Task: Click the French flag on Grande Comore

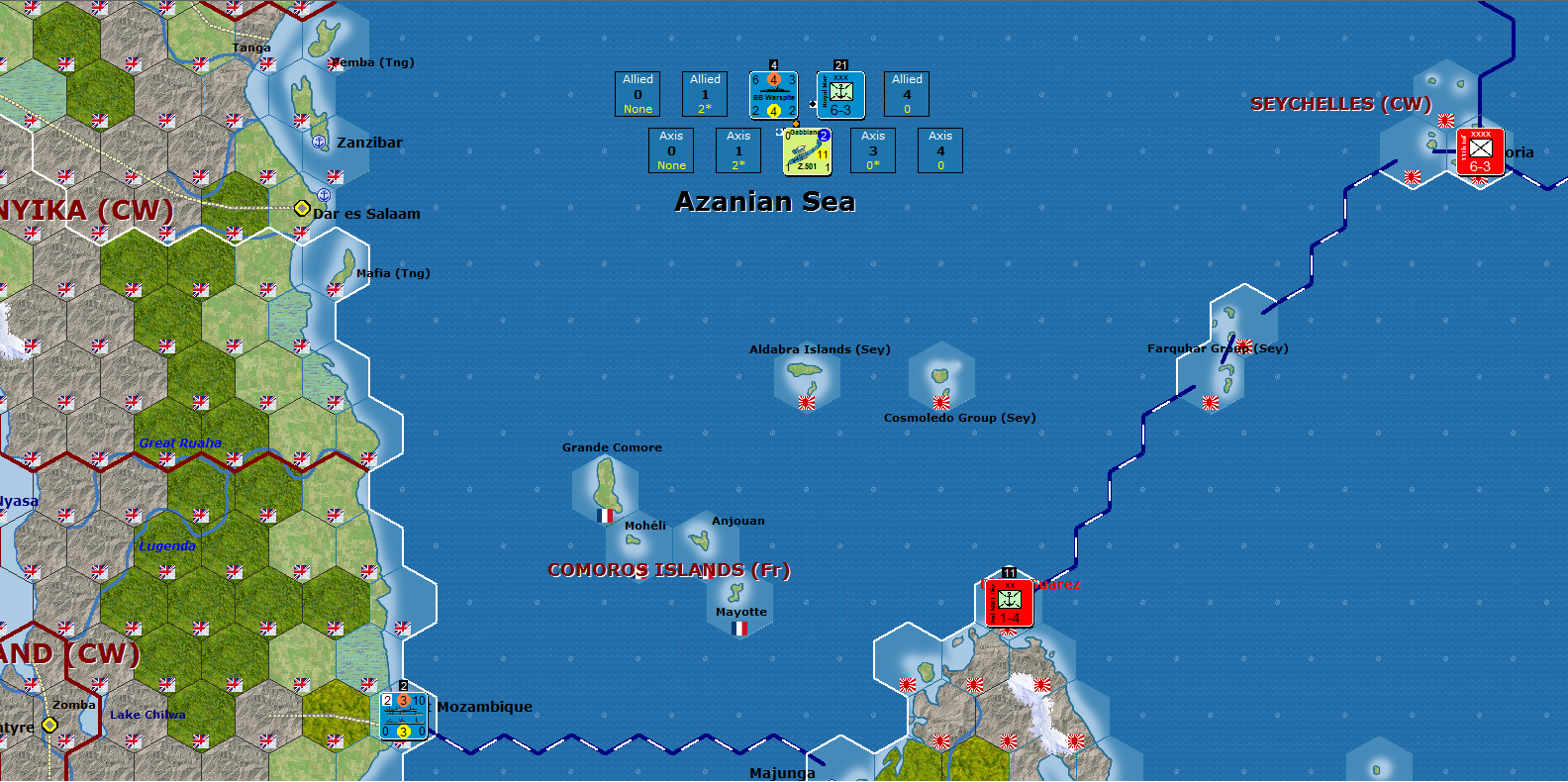Action: (605, 516)
